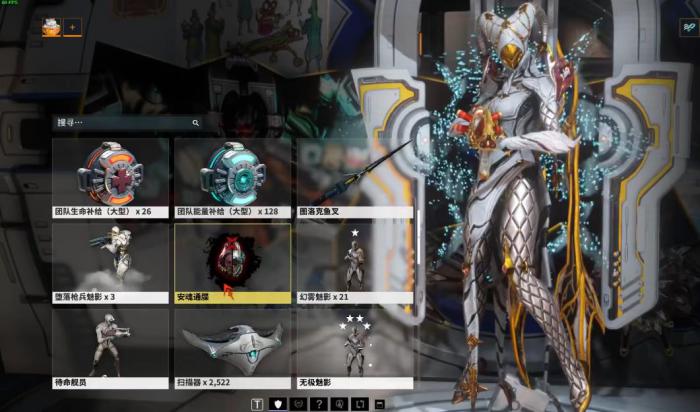Open the orange avatar icon slot
This screenshot has width=700, height=412.
point(51,28)
